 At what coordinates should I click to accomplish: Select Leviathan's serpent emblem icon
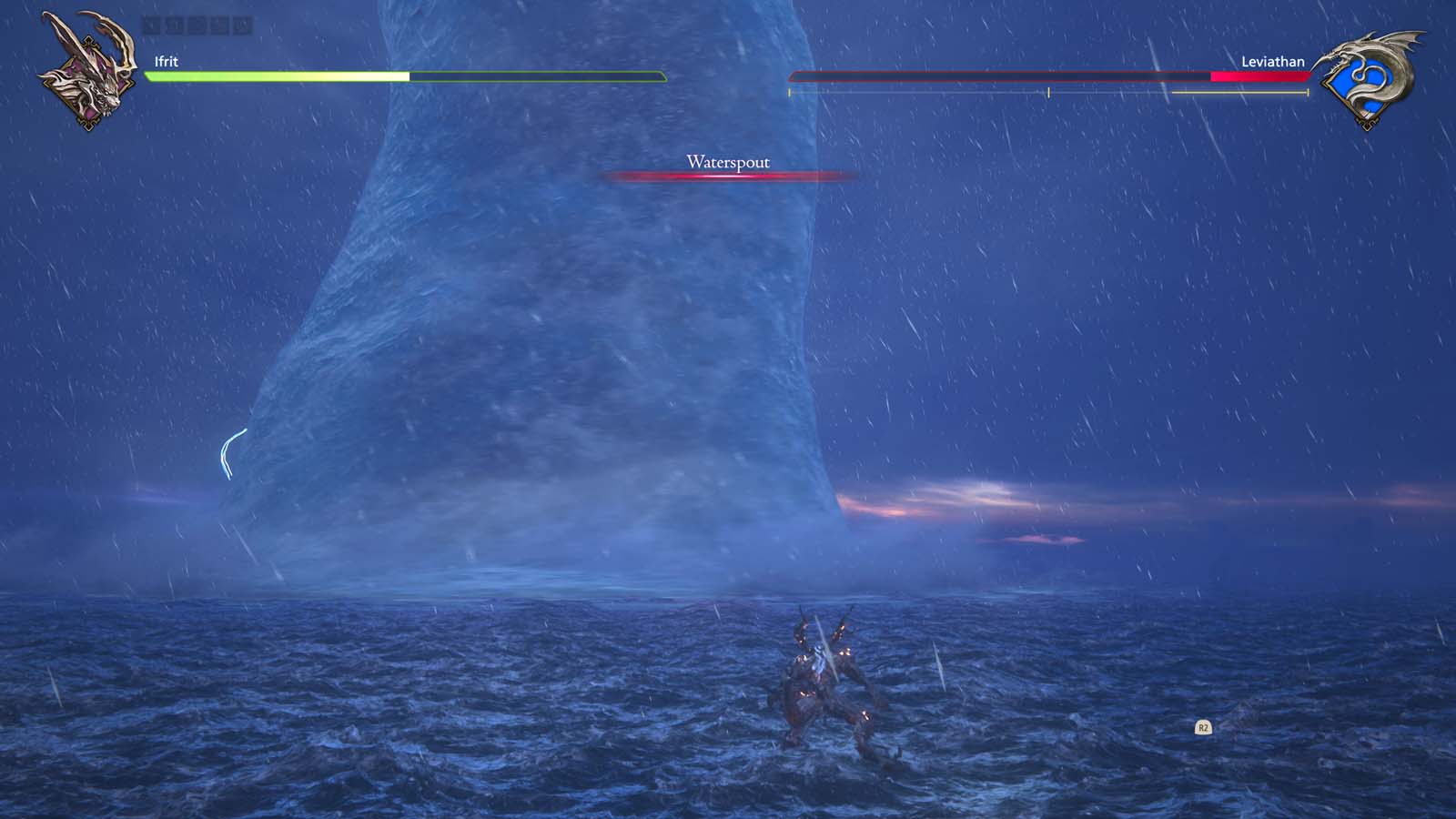tap(1370, 75)
